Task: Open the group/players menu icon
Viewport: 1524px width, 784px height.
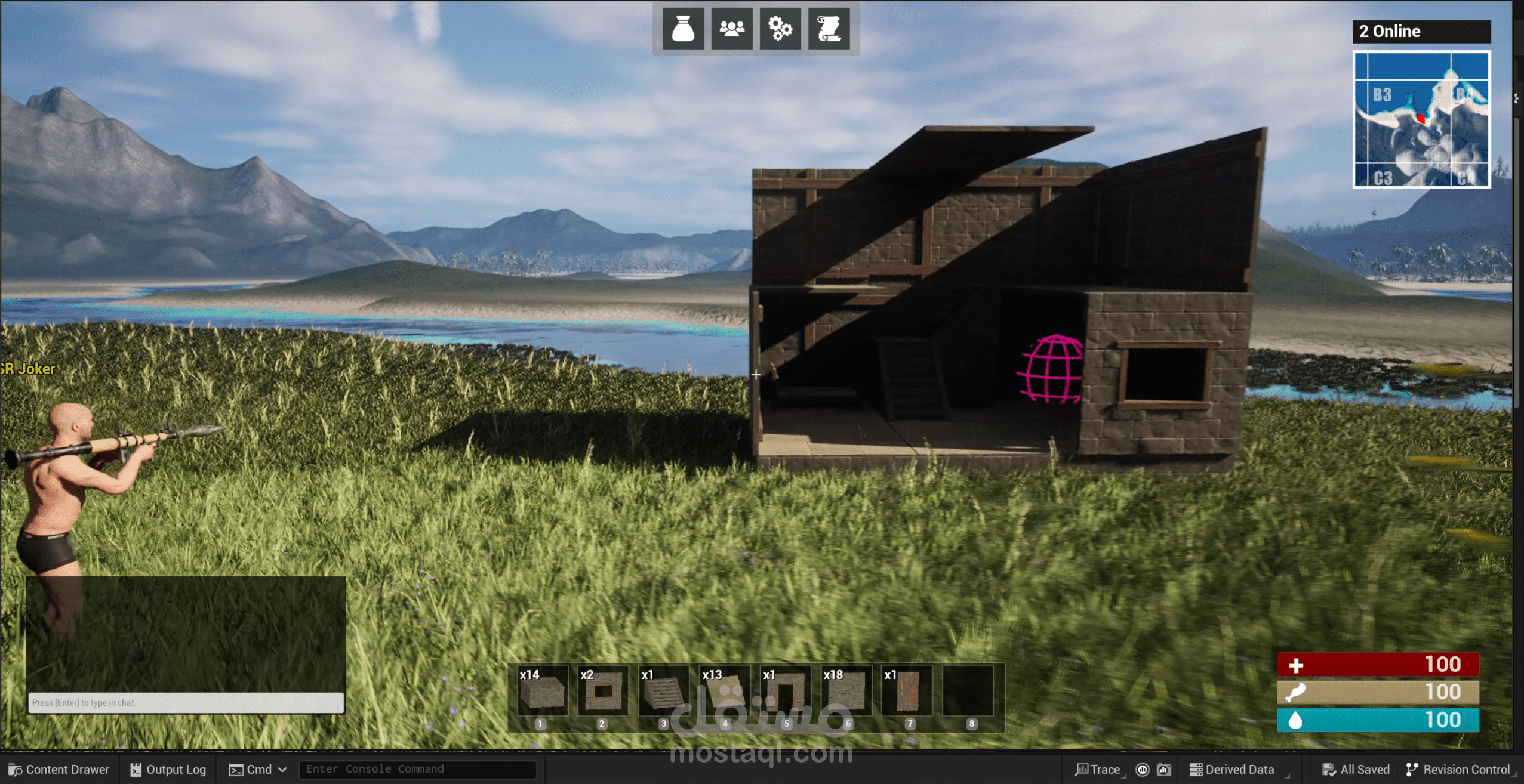Action: (x=732, y=28)
